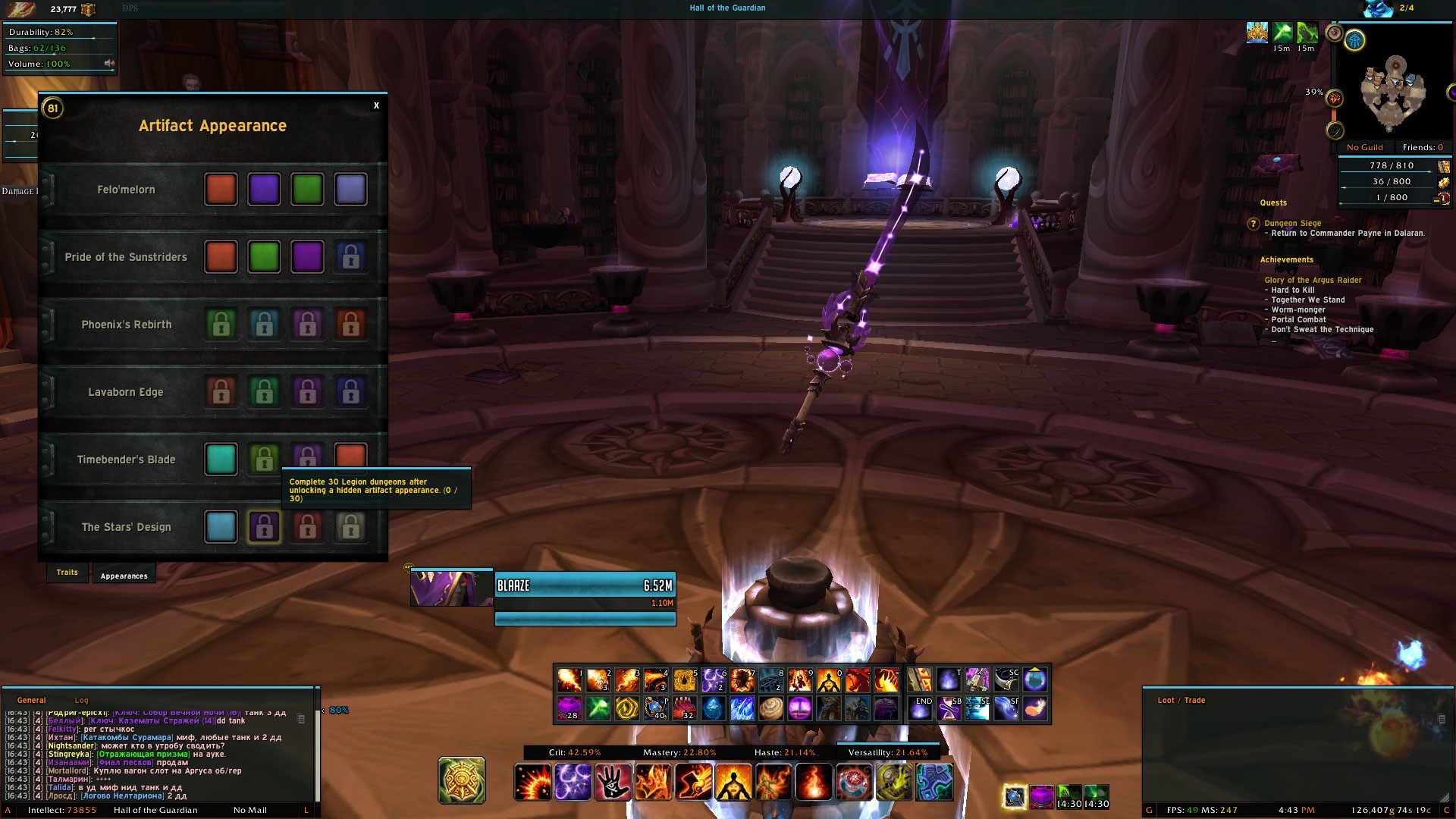Close the Artifact Appearance panel
Screen dimensions: 1456x819
point(376,105)
